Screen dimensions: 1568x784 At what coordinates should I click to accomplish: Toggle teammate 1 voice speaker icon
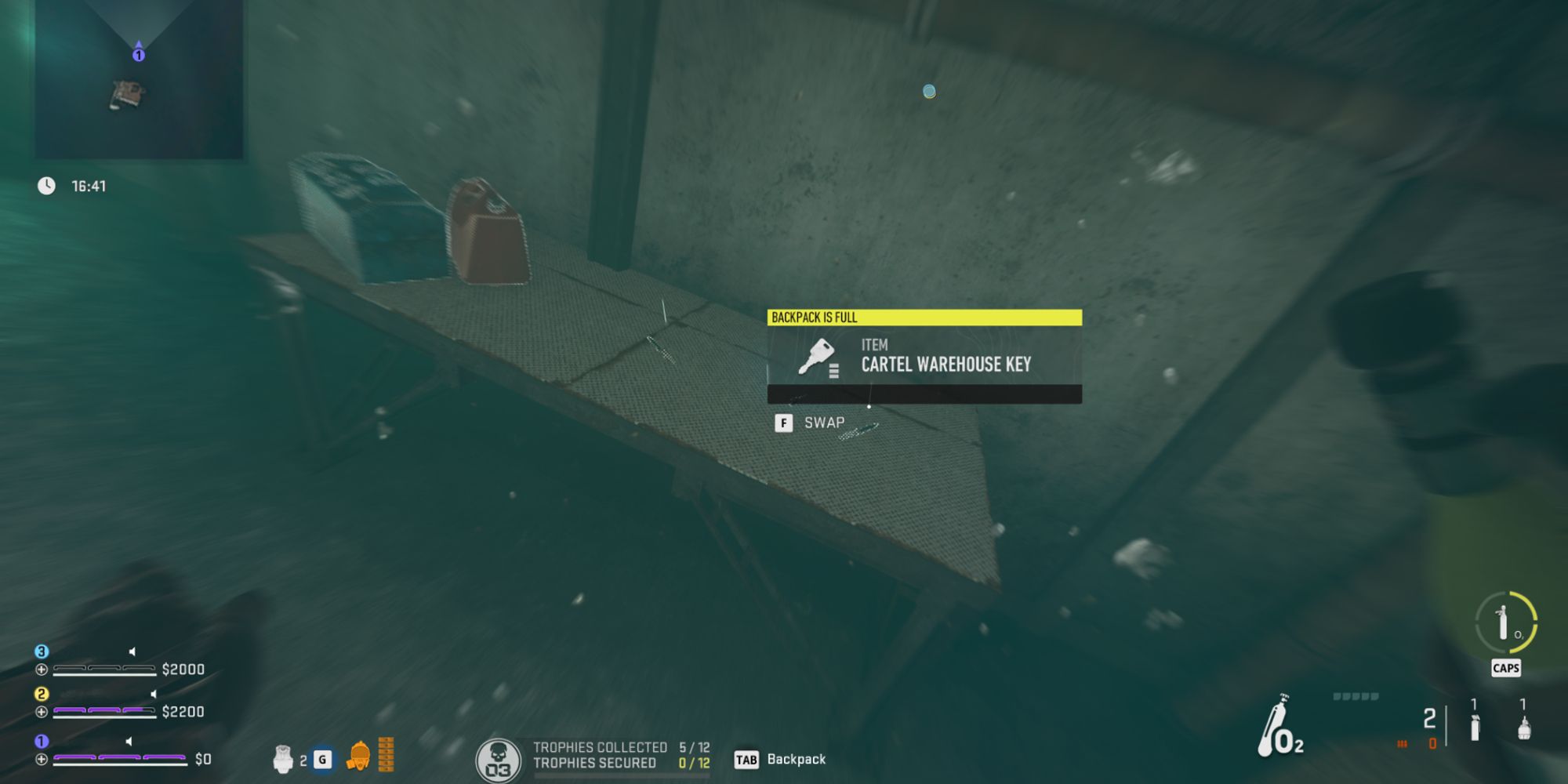coord(129,741)
